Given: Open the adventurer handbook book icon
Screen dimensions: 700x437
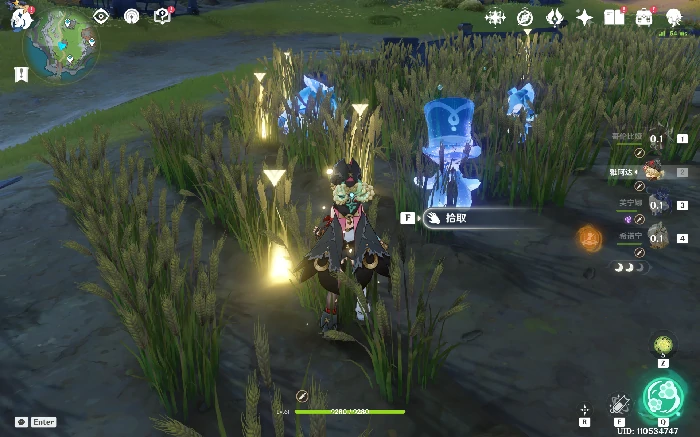Looking at the screenshot, I should click(x=614, y=17).
